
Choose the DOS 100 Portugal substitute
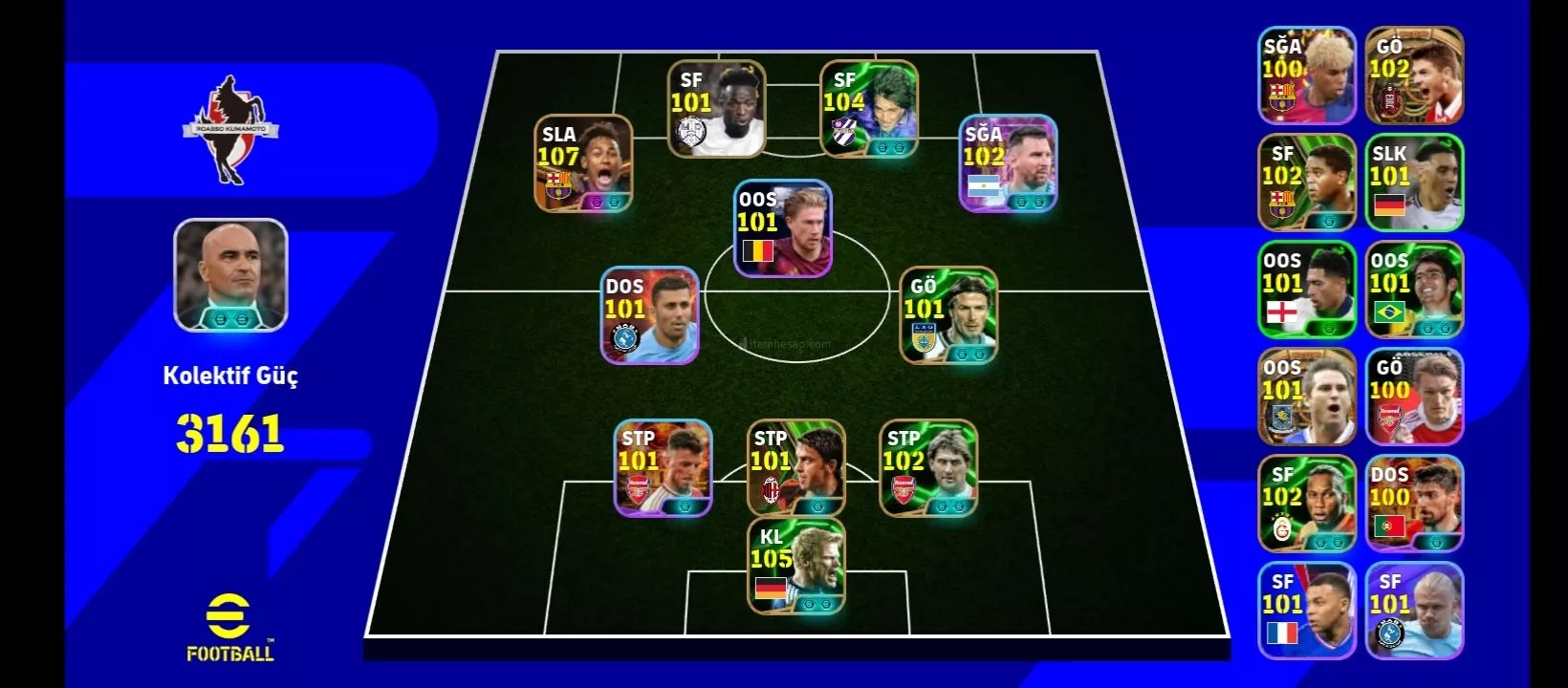coord(1414,504)
